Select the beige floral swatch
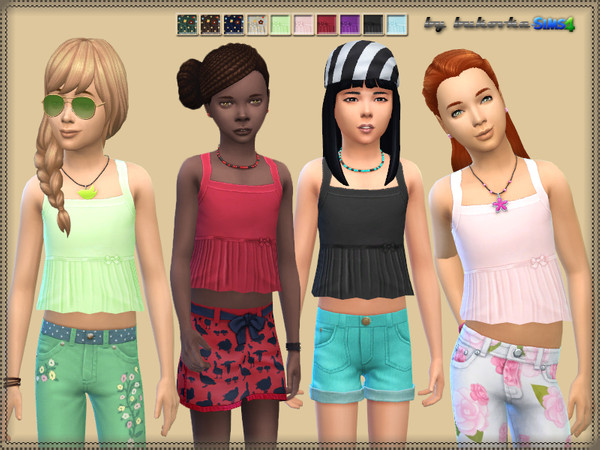This screenshot has width=600, height=450. click(257, 23)
